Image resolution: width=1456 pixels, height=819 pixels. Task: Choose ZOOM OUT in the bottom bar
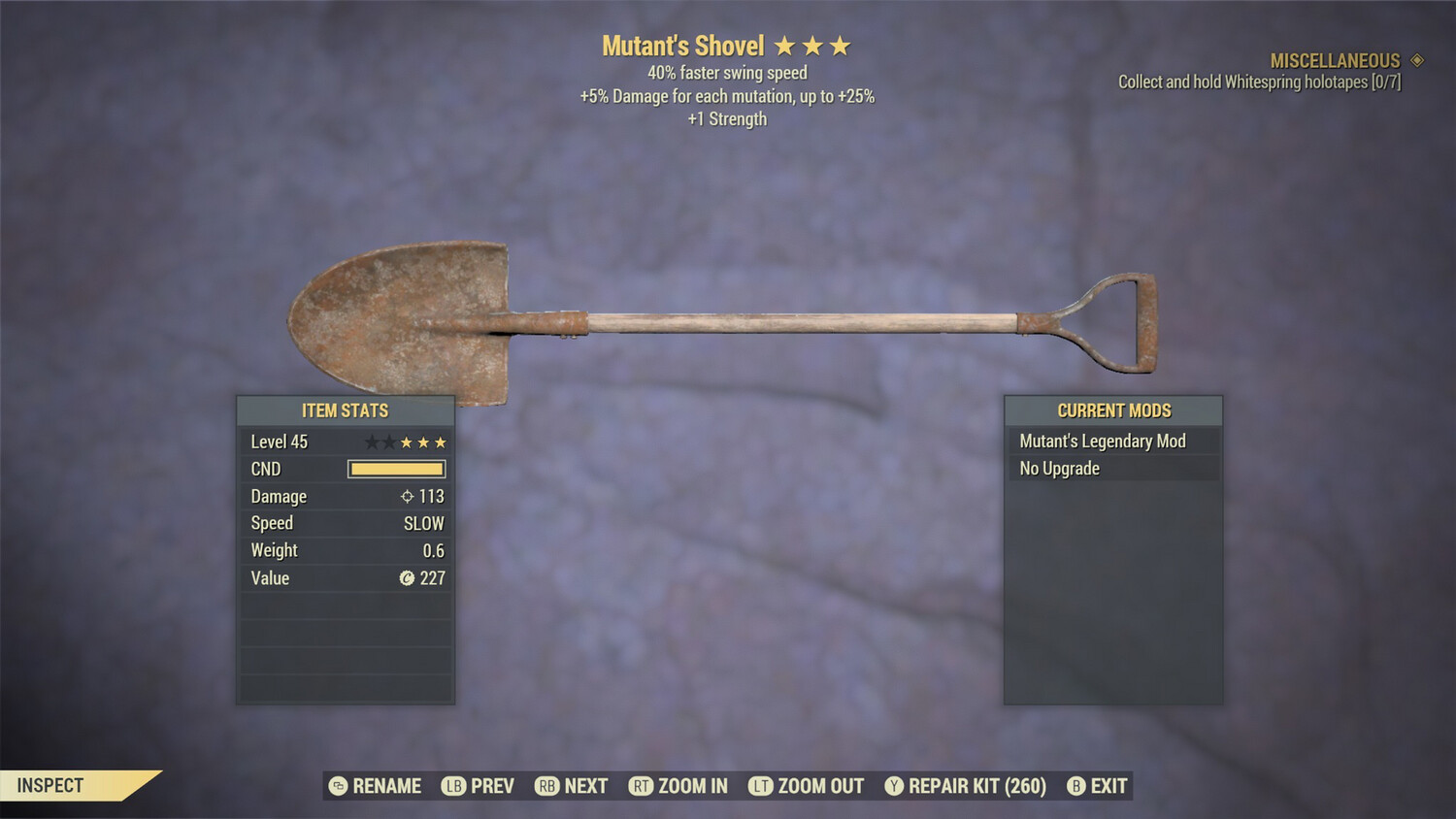(807, 786)
